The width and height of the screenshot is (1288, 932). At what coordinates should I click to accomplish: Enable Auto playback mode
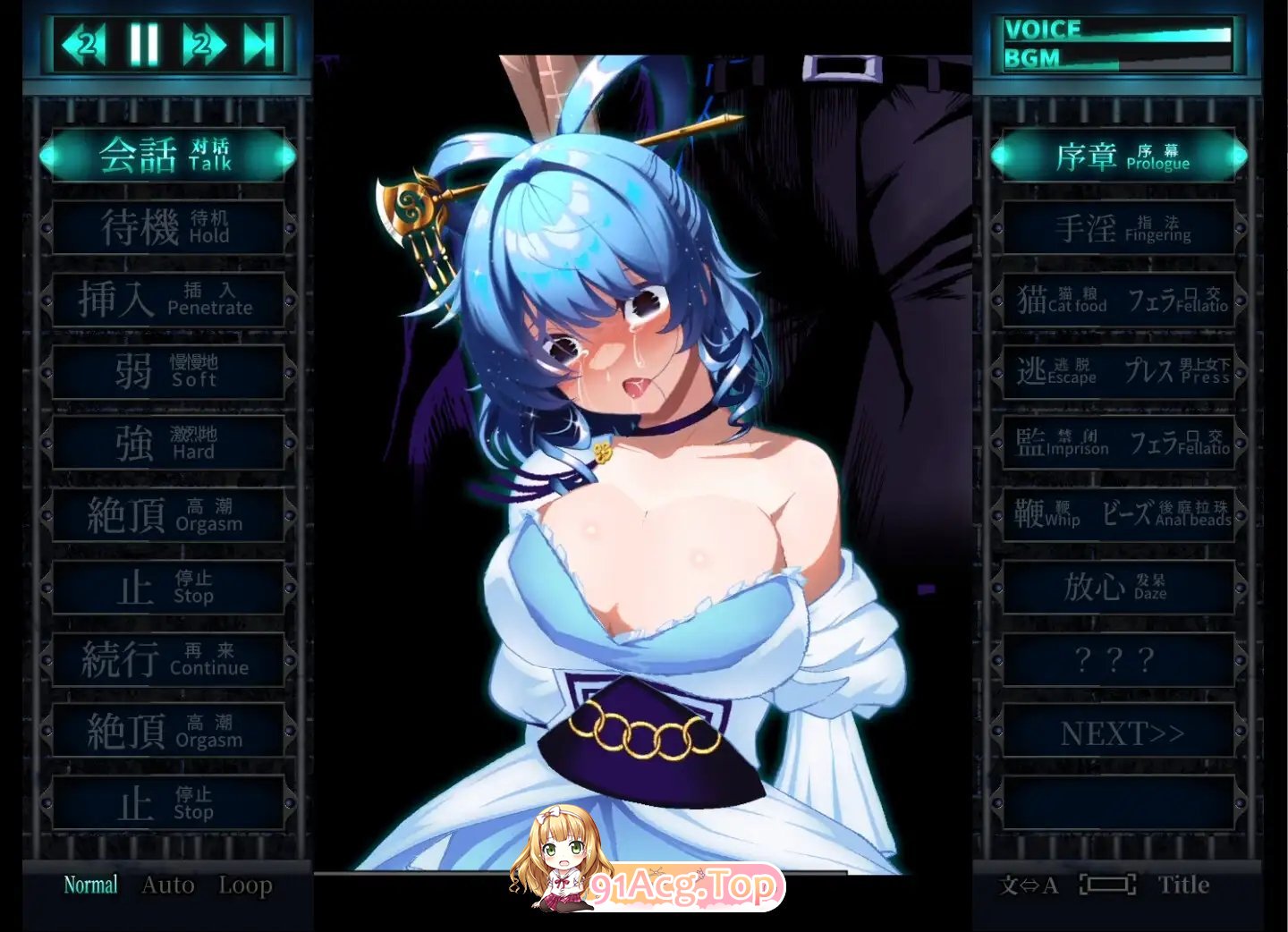[168, 885]
